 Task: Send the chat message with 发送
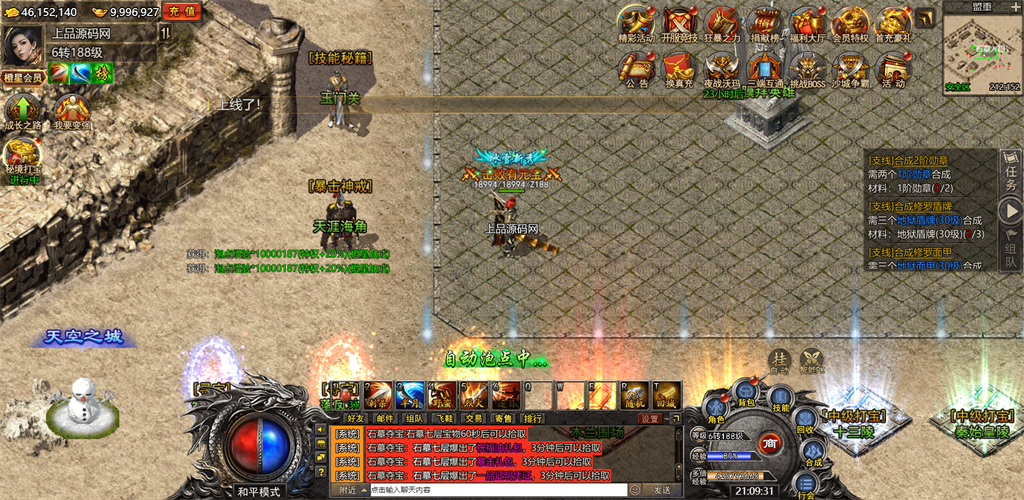(x=661, y=490)
